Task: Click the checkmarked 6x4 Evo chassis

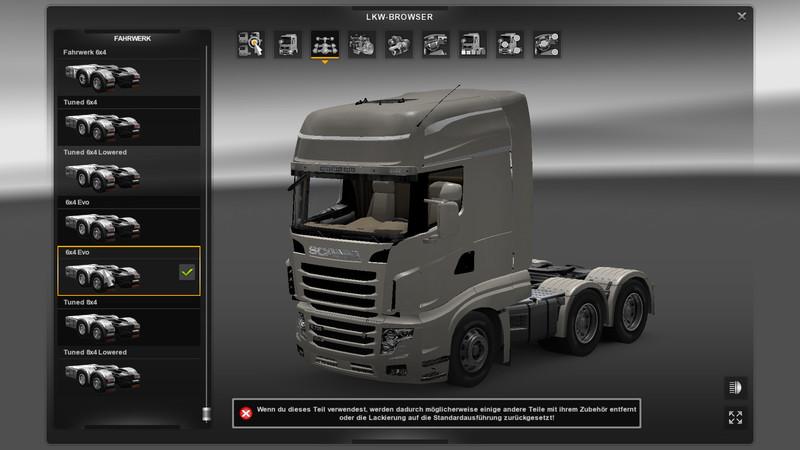Action: pyautogui.click(x=129, y=272)
